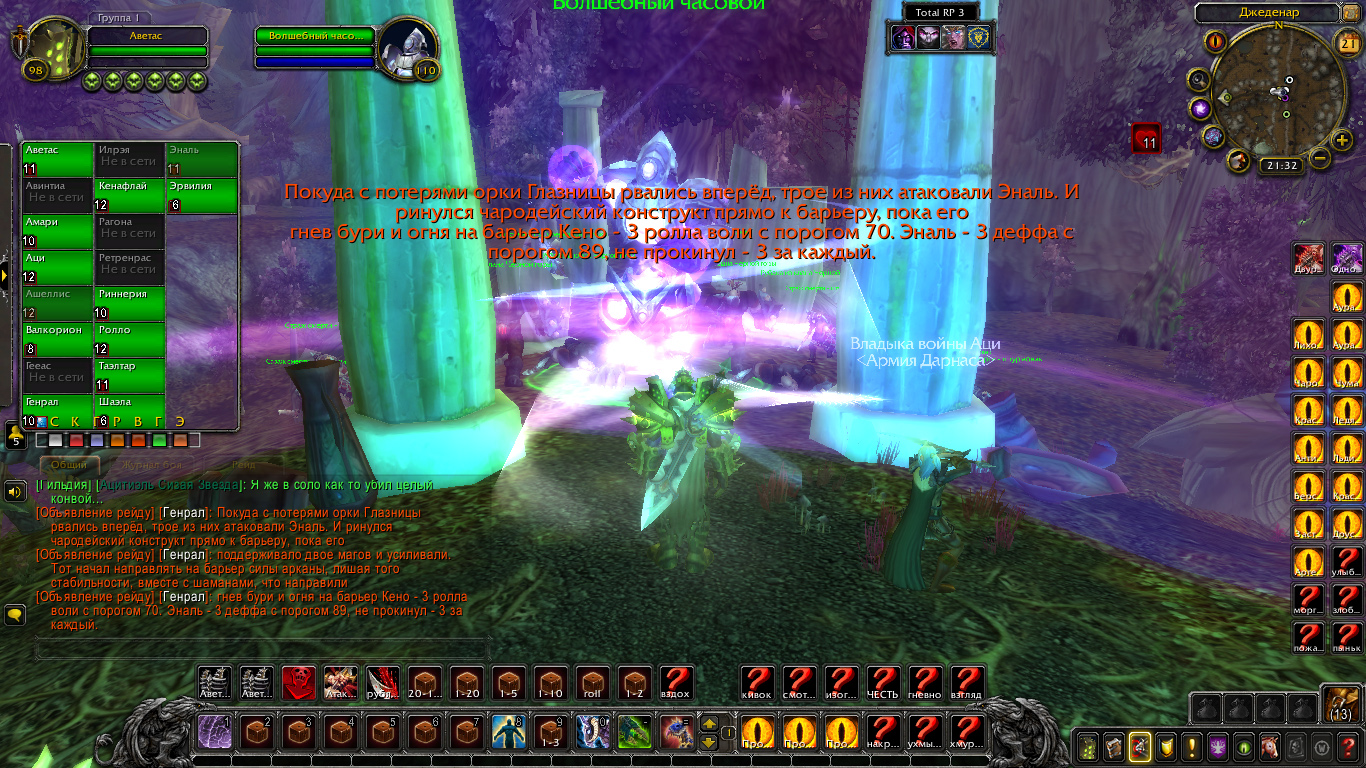The width and height of the screenshot is (1366, 768).
Task: Click the вздох emote macro
Action: [x=677, y=682]
